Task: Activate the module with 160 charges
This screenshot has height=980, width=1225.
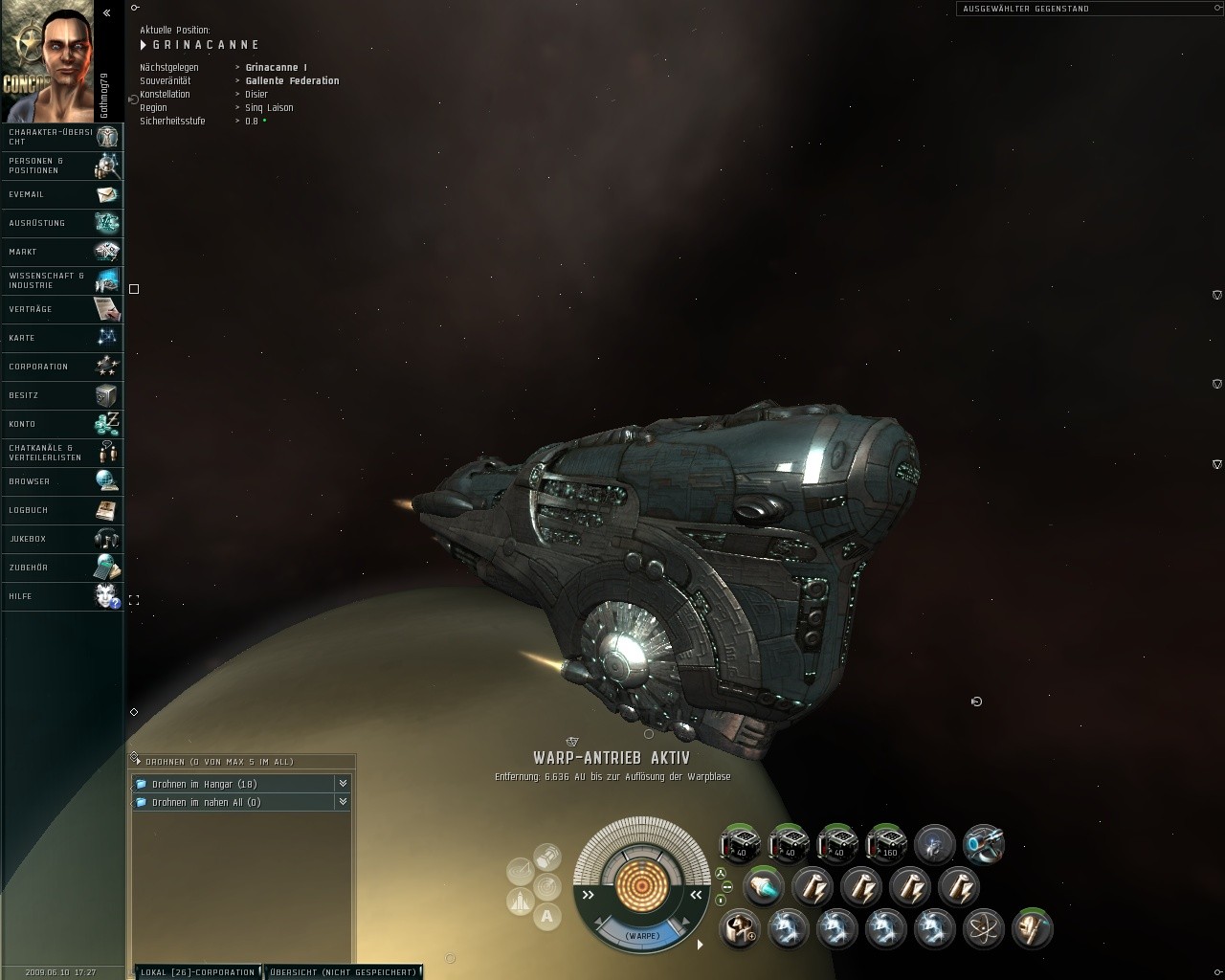Action: 885,844
